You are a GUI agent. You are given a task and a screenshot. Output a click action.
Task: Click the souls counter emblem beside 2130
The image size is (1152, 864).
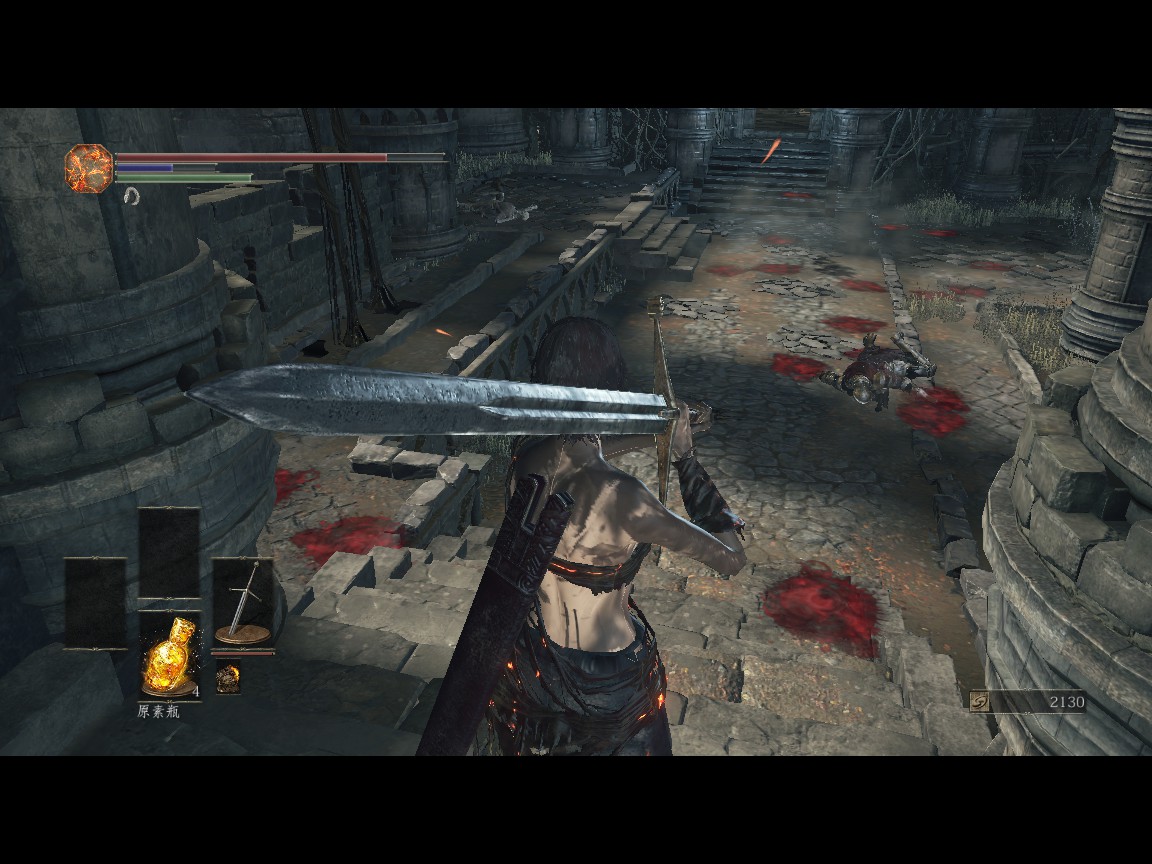pos(982,702)
